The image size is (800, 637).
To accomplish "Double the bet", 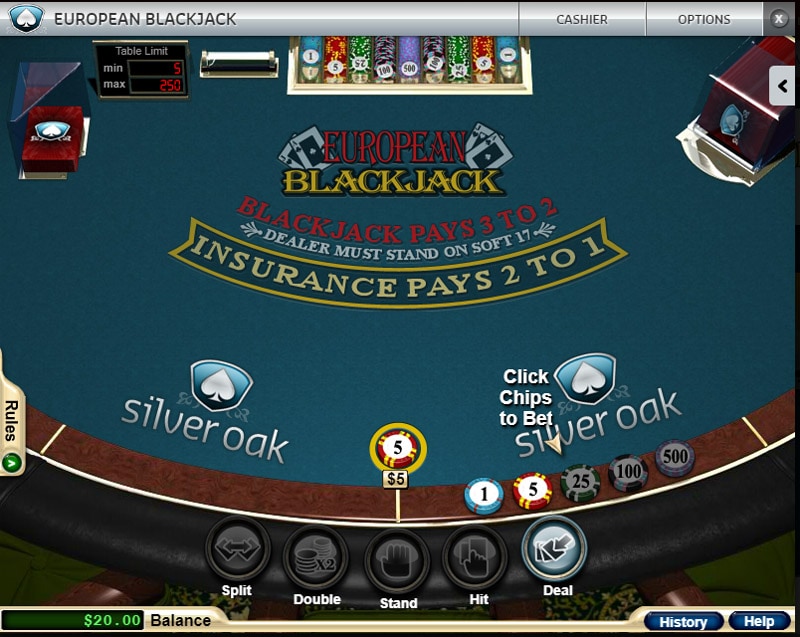I will click(316, 557).
